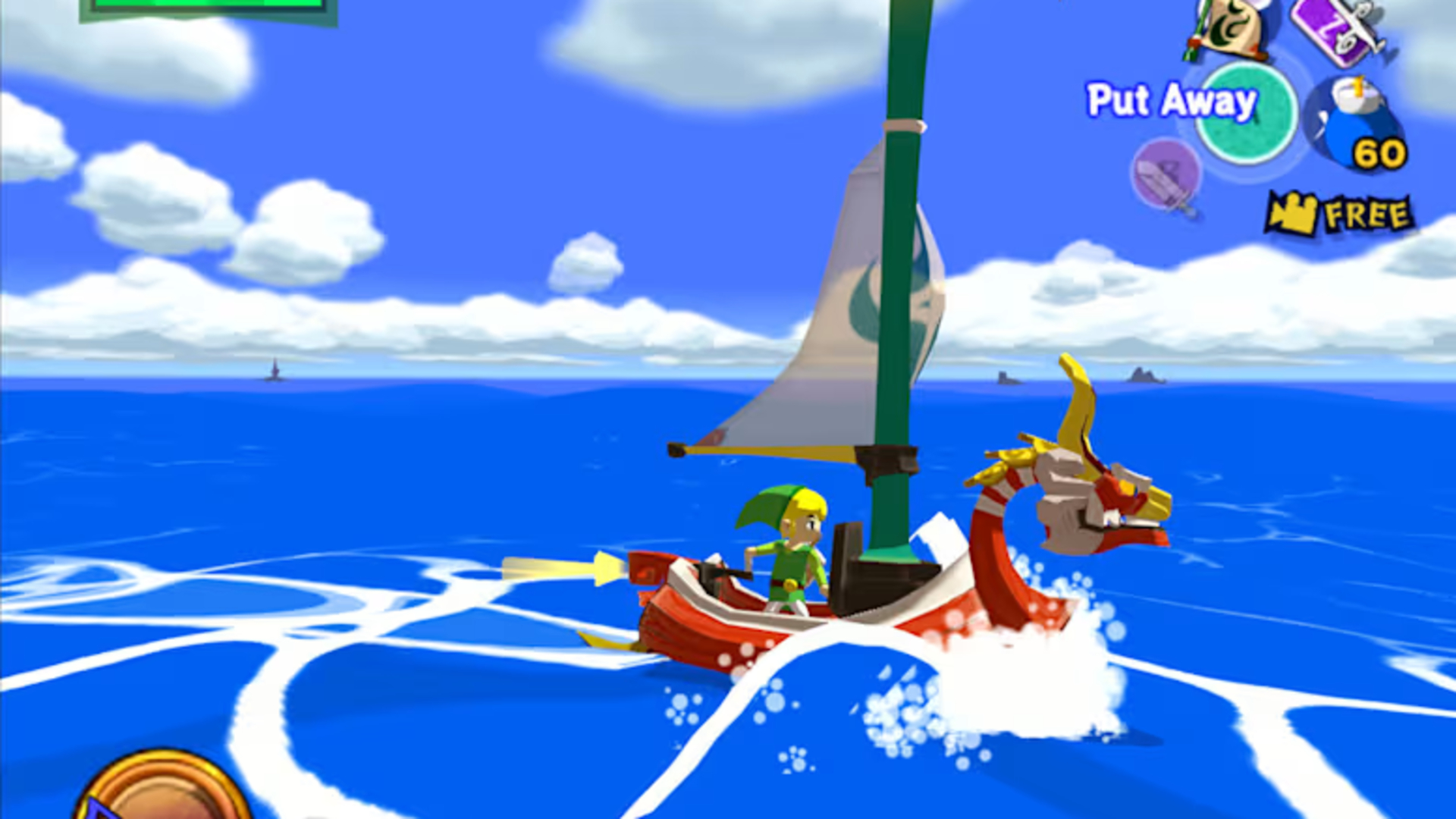The image size is (1456, 819).
Task: Activate the purple sword attack icon
Action: [1166, 174]
